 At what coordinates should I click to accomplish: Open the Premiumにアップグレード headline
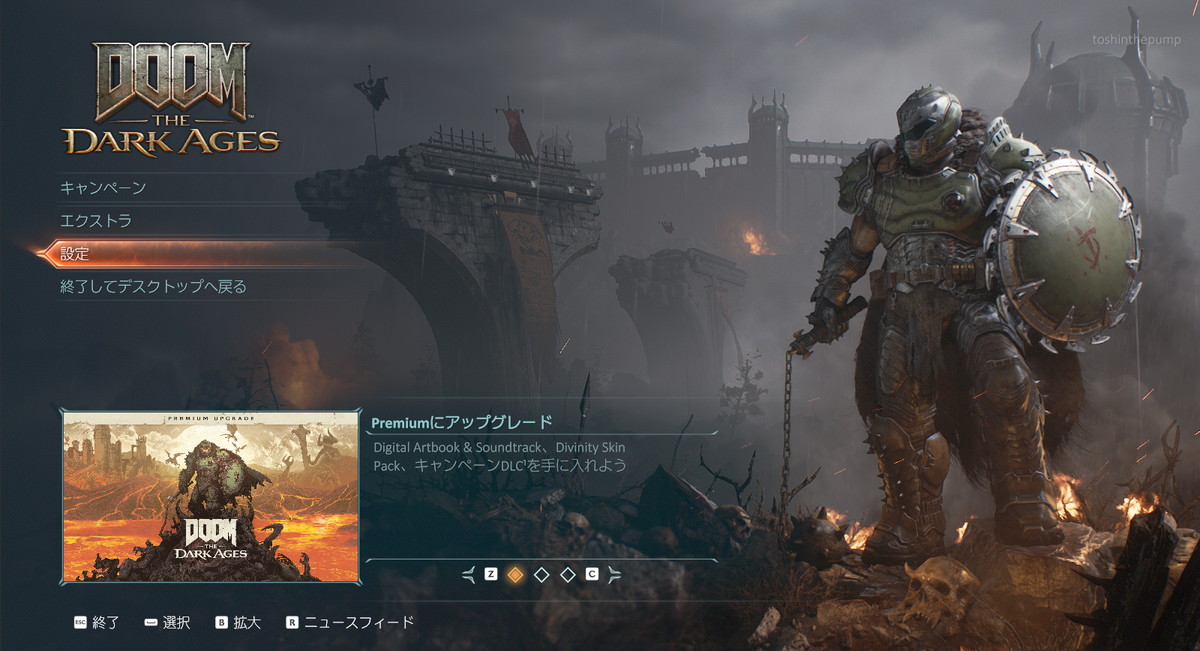[x=462, y=422]
